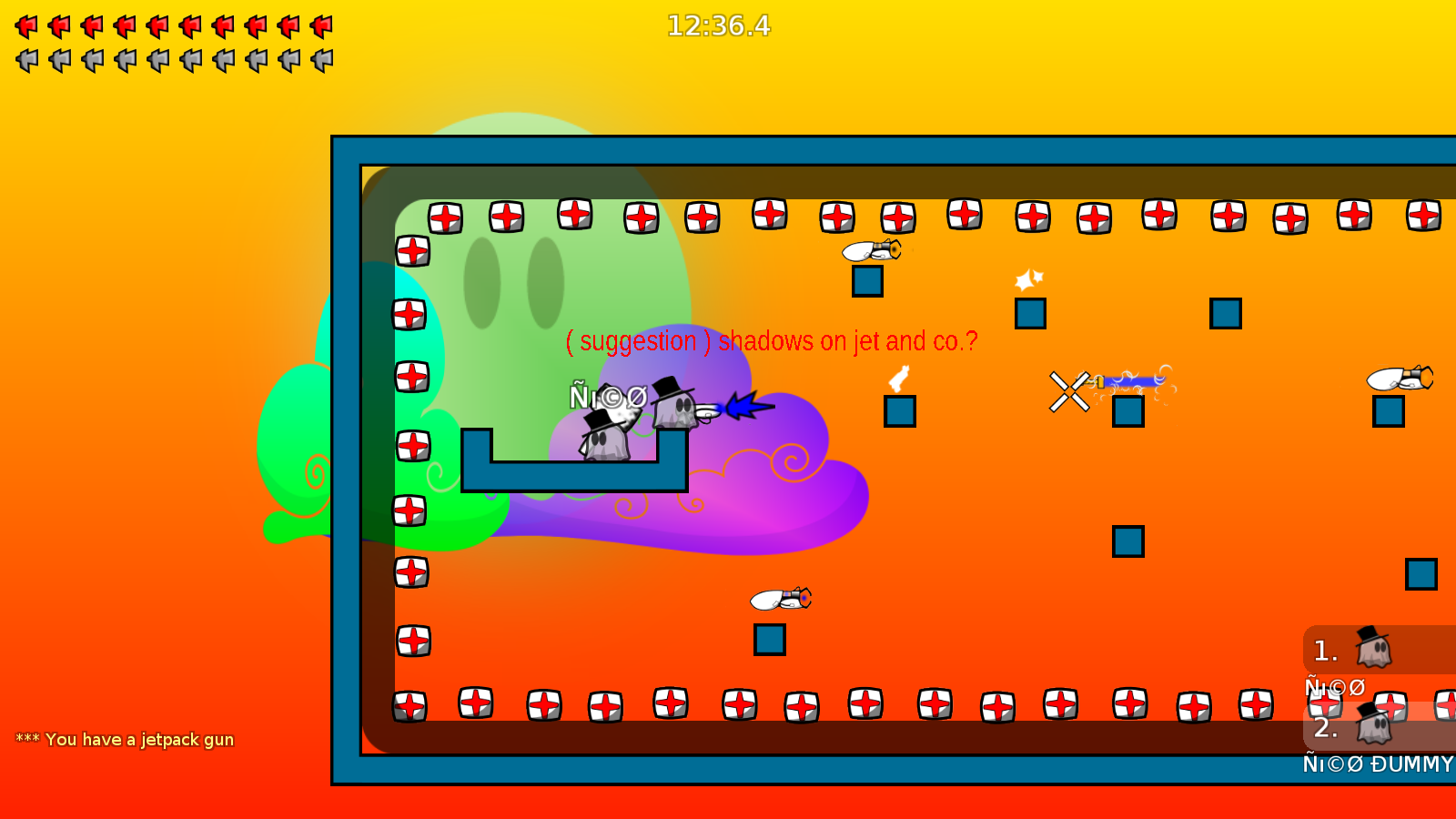
Task: Click the white jetpack gun pickup
Action: point(899,379)
